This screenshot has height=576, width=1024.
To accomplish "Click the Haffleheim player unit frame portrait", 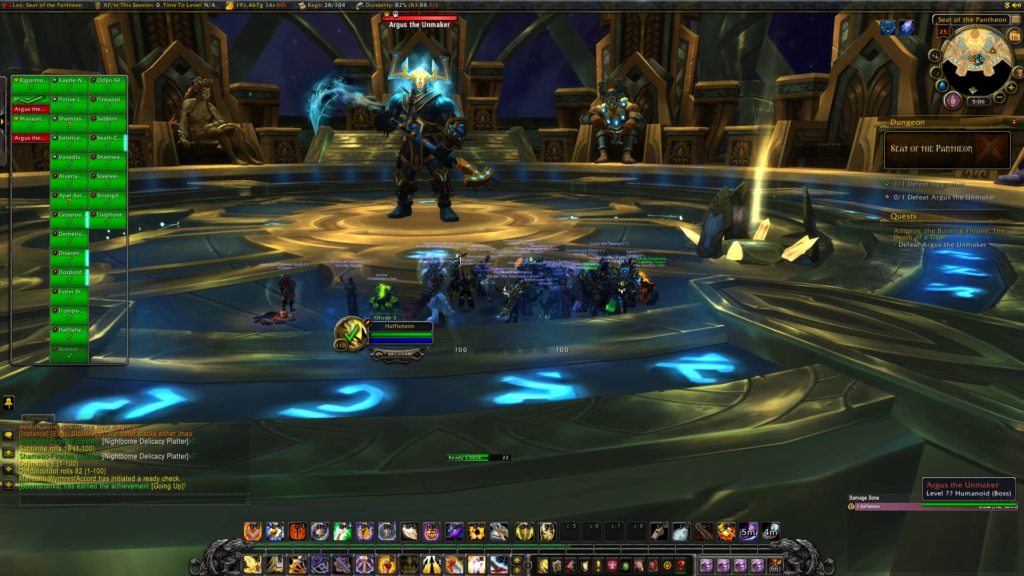I will click(349, 333).
